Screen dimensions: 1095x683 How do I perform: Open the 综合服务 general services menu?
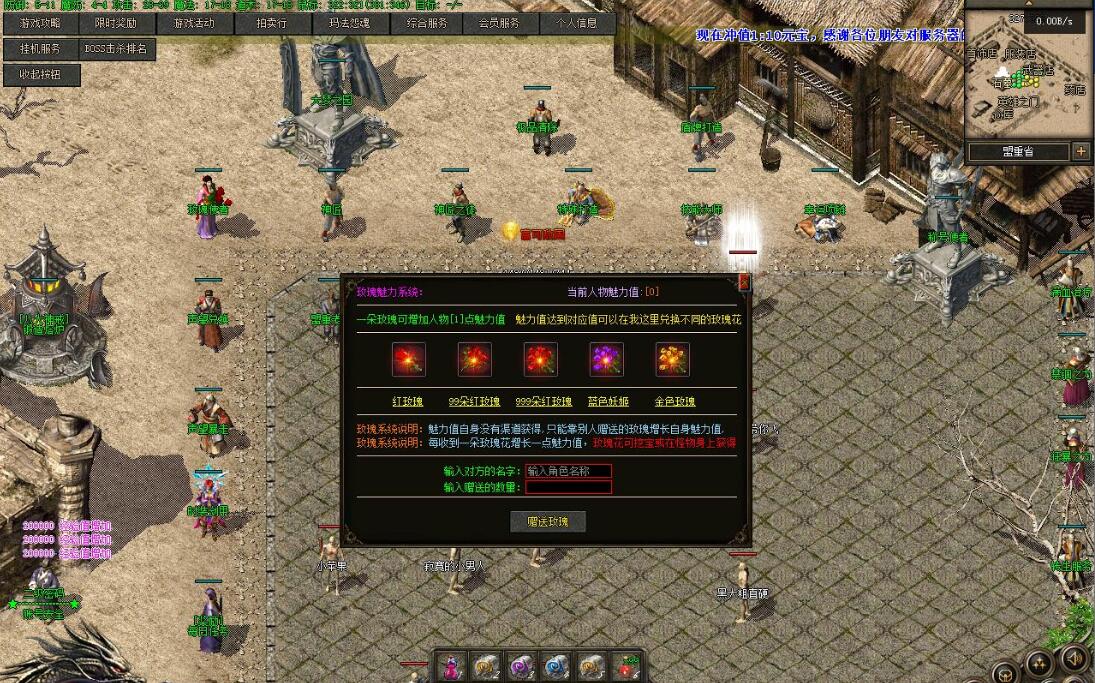[x=427, y=23]
